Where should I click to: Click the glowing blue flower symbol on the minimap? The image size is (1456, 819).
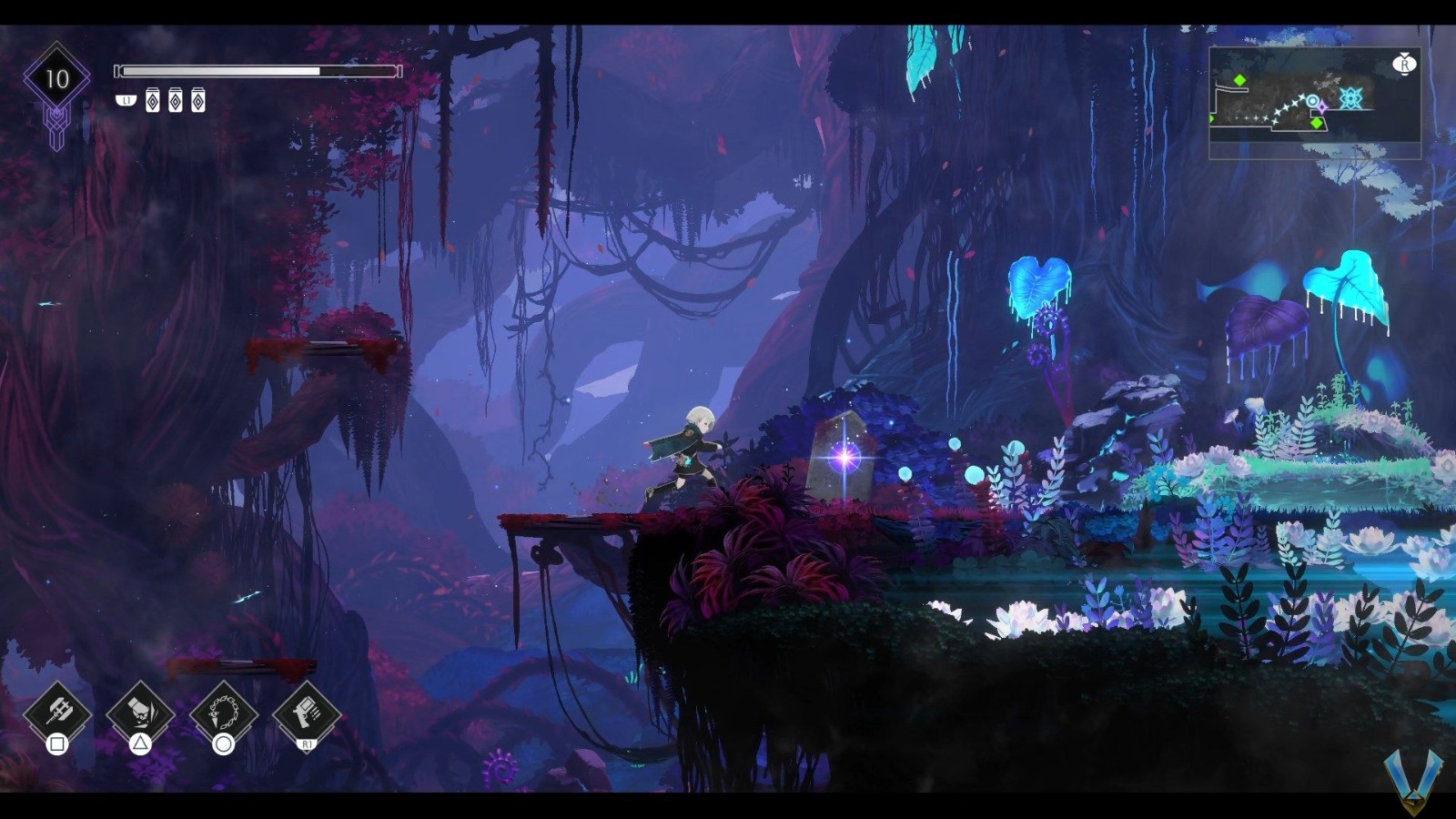pyautogui.click(x=1351, y=98)
